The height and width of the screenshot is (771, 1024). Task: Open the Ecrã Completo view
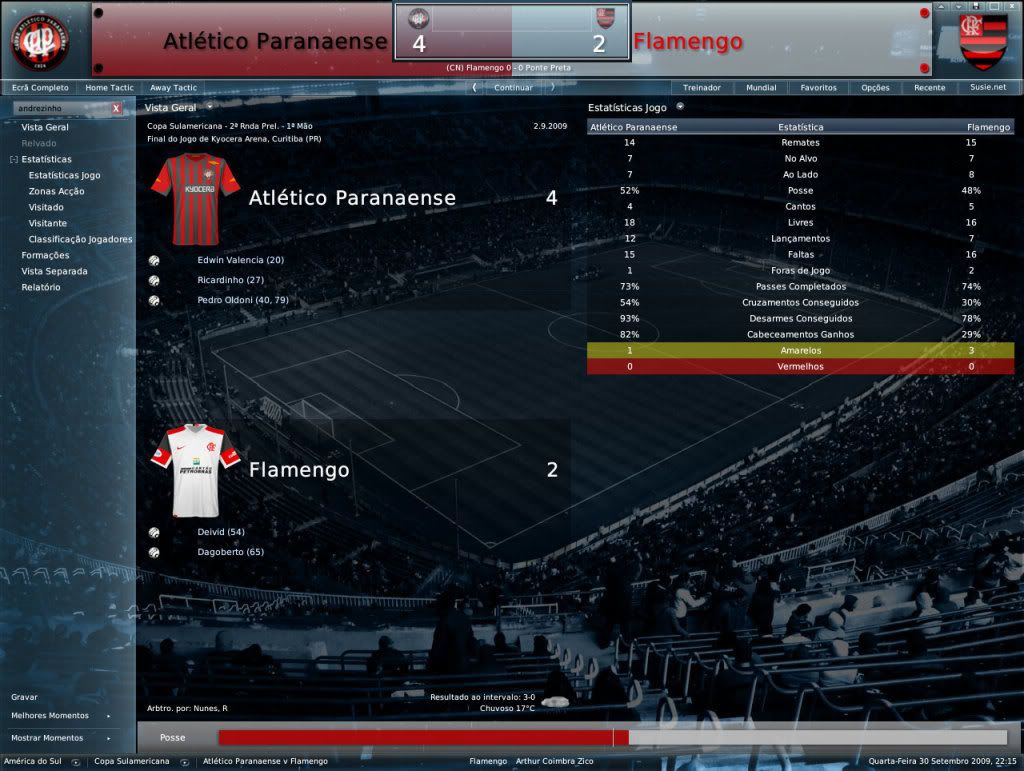(x=40, y=88)
